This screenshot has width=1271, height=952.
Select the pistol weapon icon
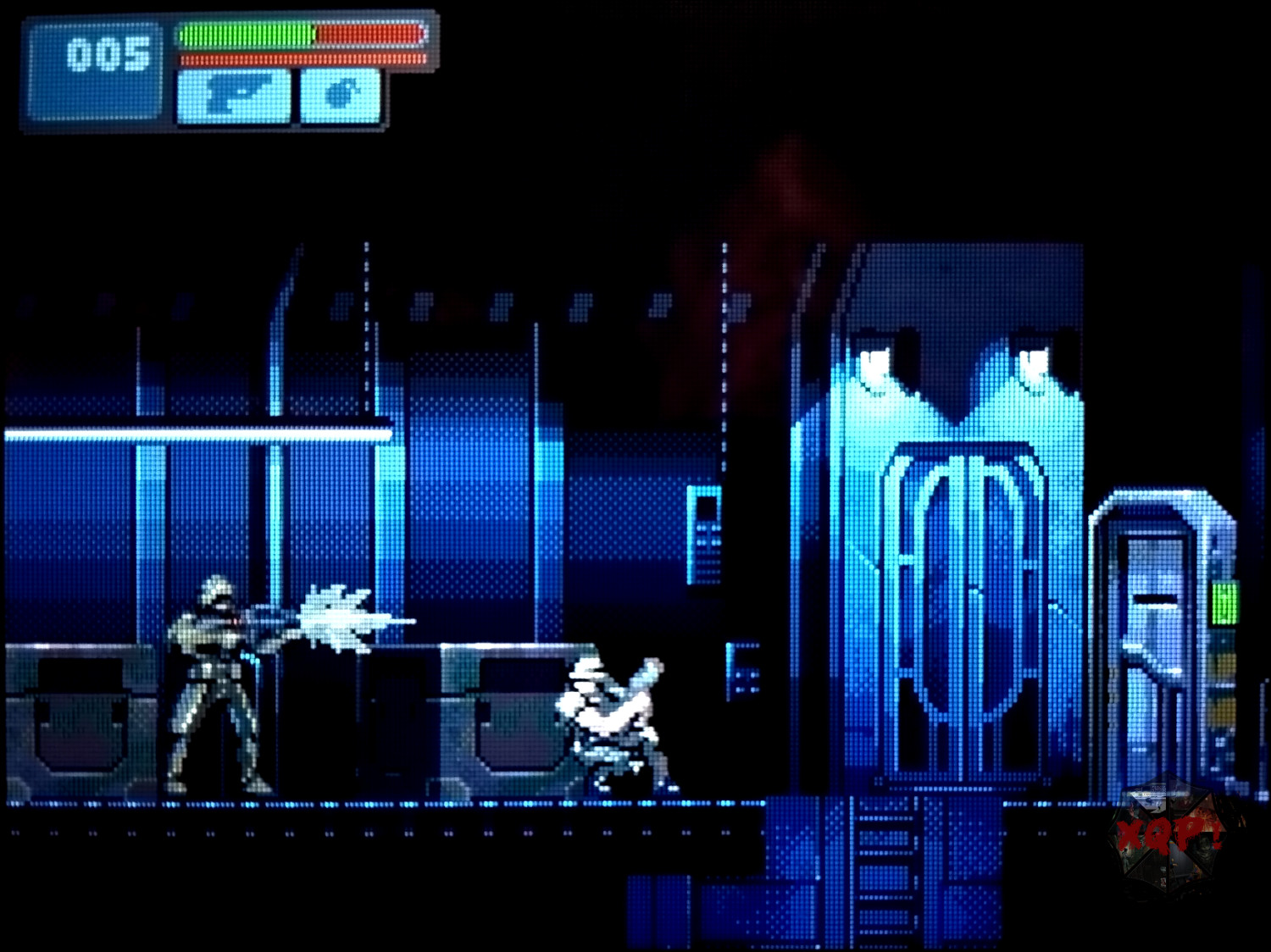(x=234, y=96)
